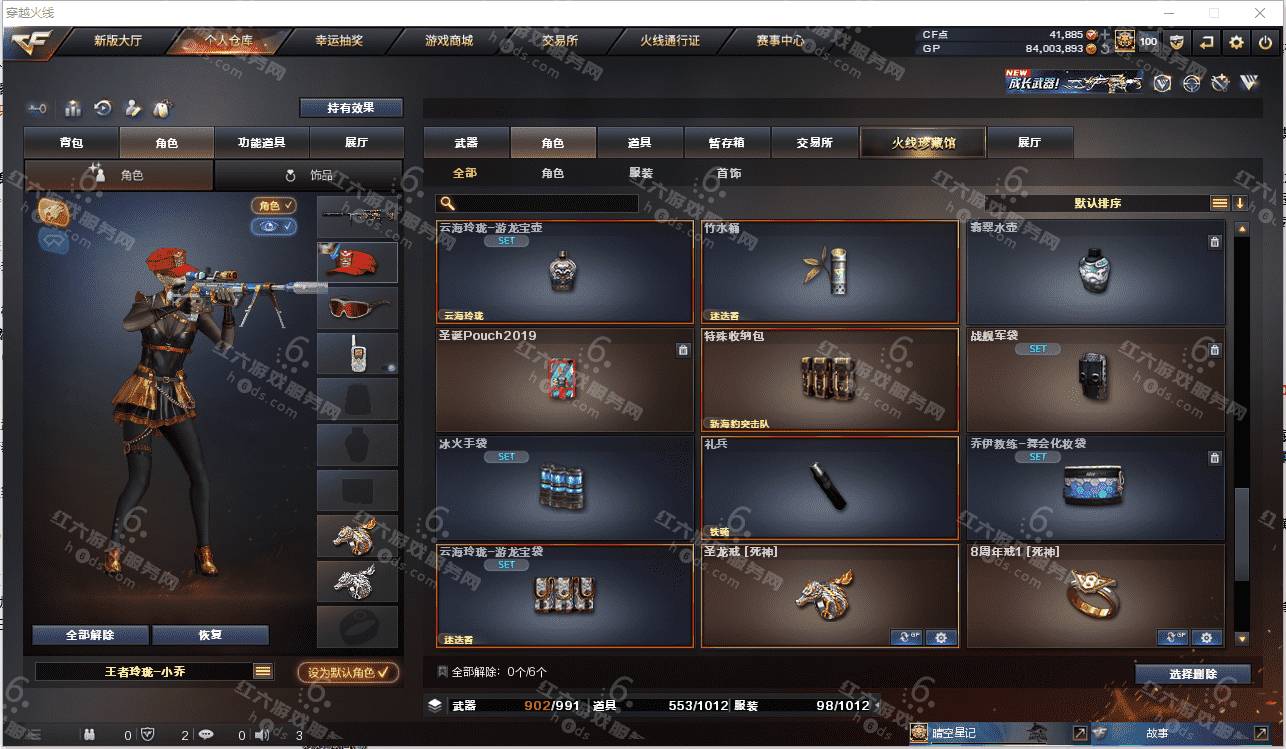Select the 8周年戒1[死神] gold ring

click(x=1095, y=596)
